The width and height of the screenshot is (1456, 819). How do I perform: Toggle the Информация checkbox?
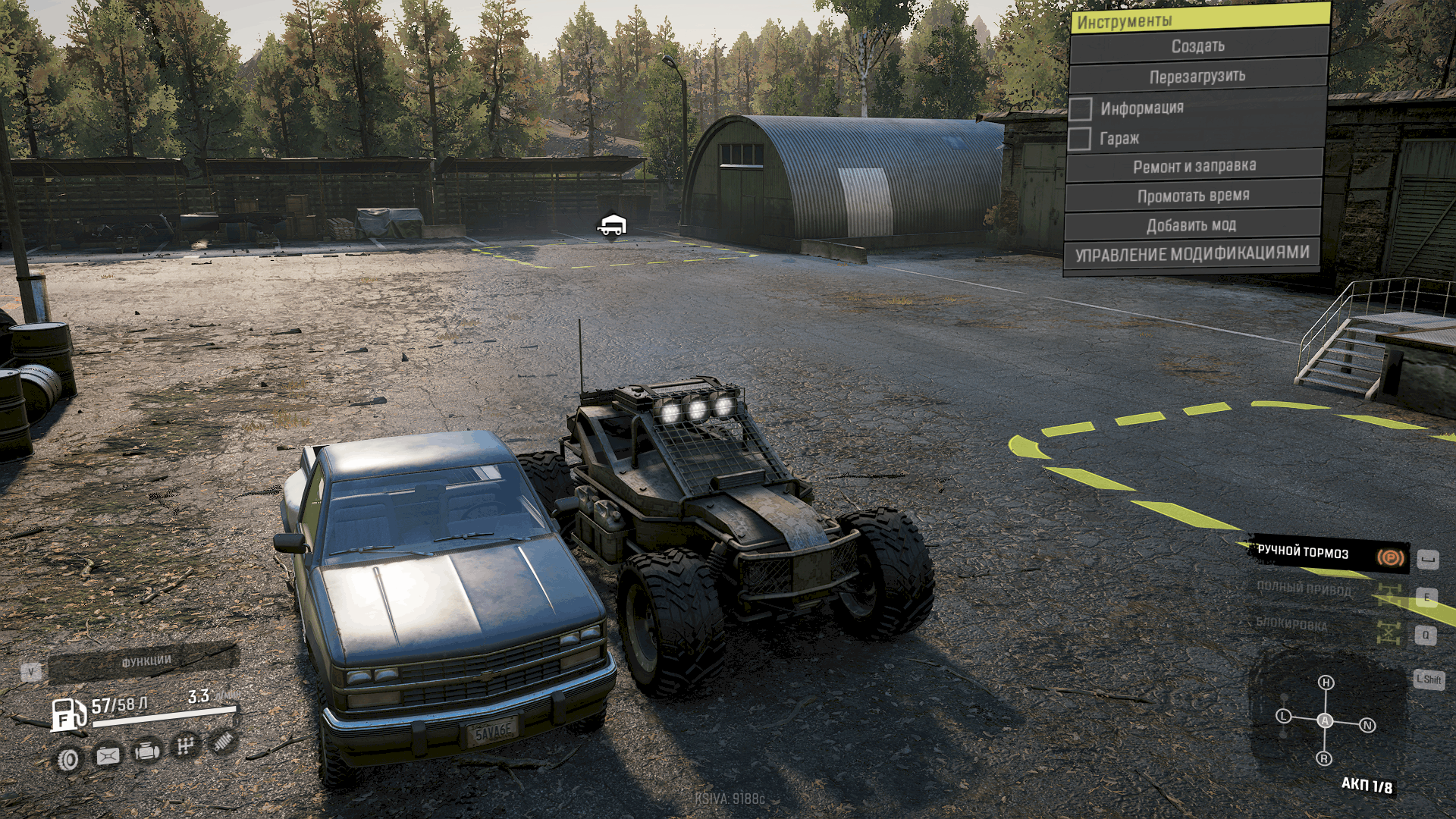pyautogui.click(x=1081, y=108)
